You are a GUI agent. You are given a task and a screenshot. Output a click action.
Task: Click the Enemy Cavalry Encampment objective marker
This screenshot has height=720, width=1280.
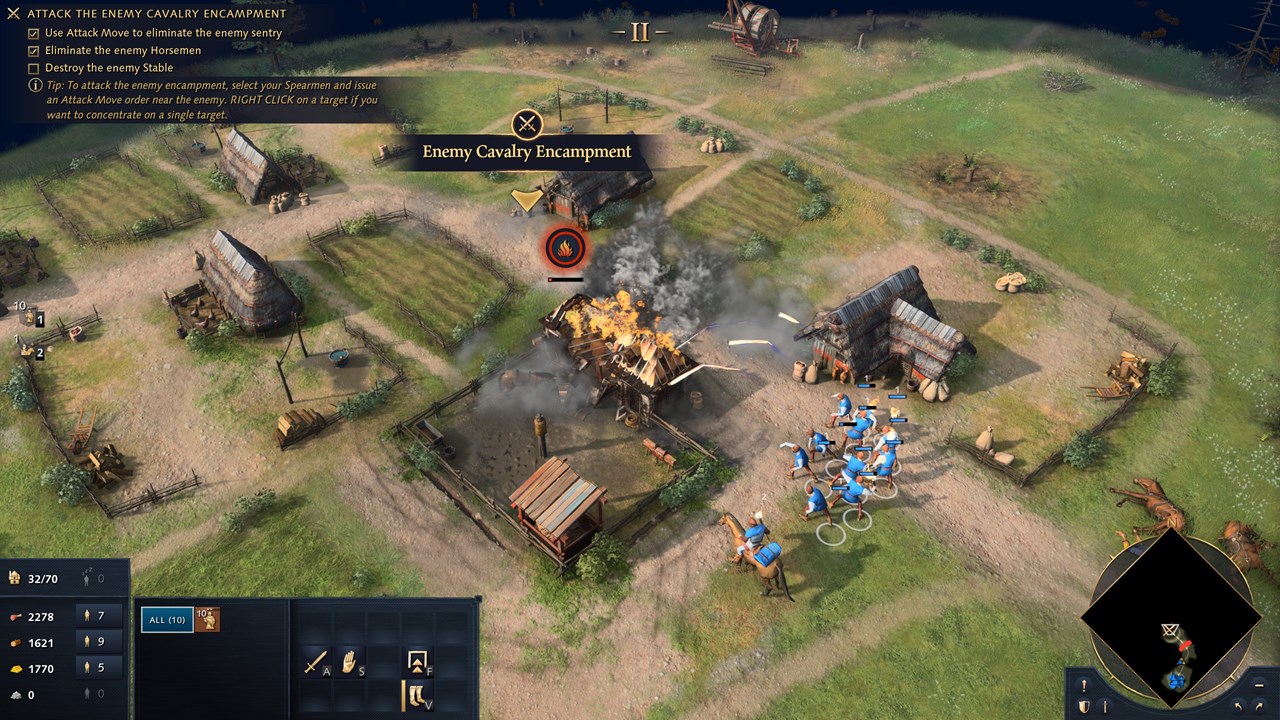(x=527, y=125)
